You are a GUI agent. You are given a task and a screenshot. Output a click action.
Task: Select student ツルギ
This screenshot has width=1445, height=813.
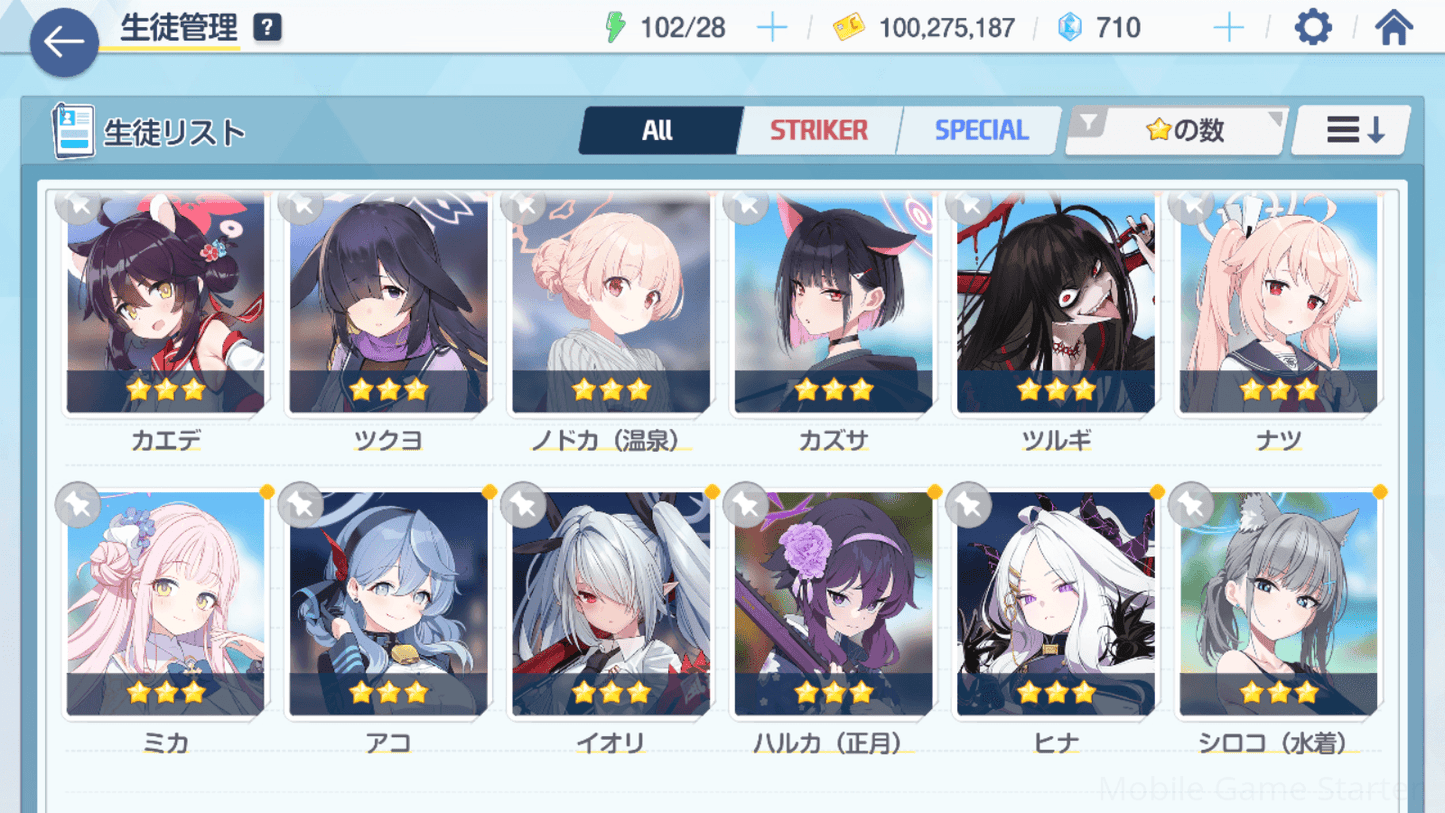click(1056, 305)
